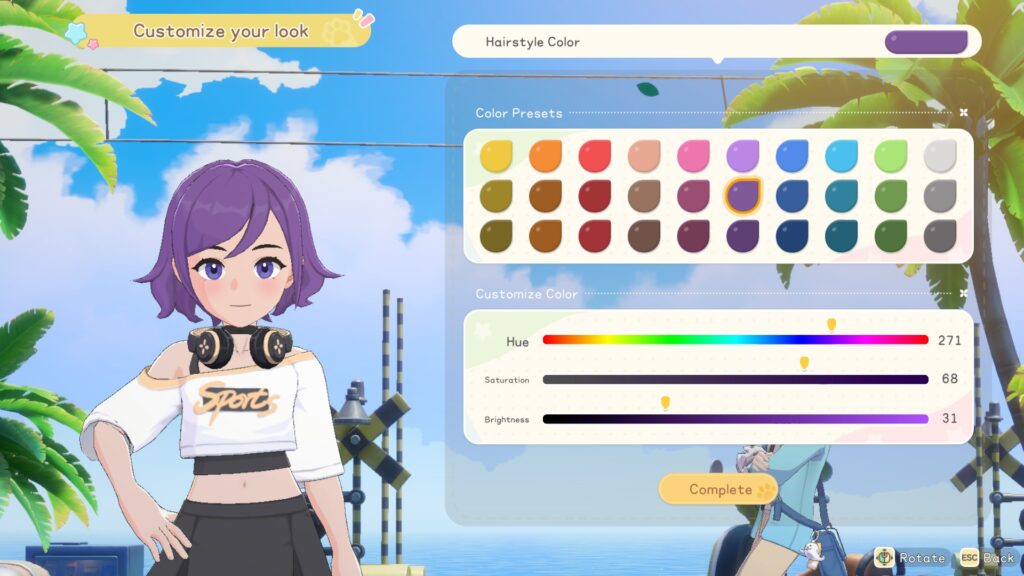The width and height of the screenshot is (1024, 576).
Task: Change the Brightness slider bar
Action: 735,419
